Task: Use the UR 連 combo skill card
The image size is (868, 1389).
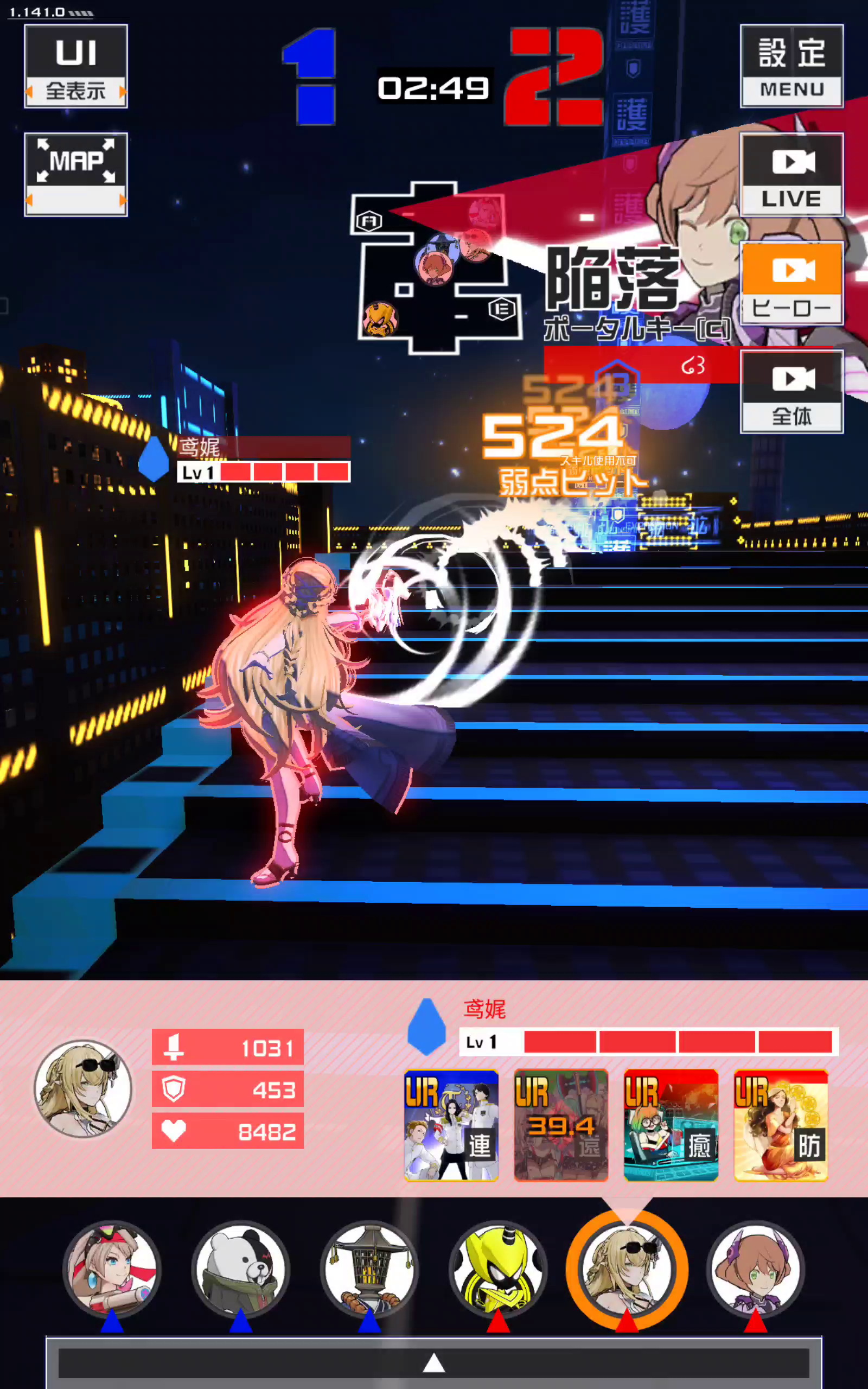Action: (x=451, y=1125)
